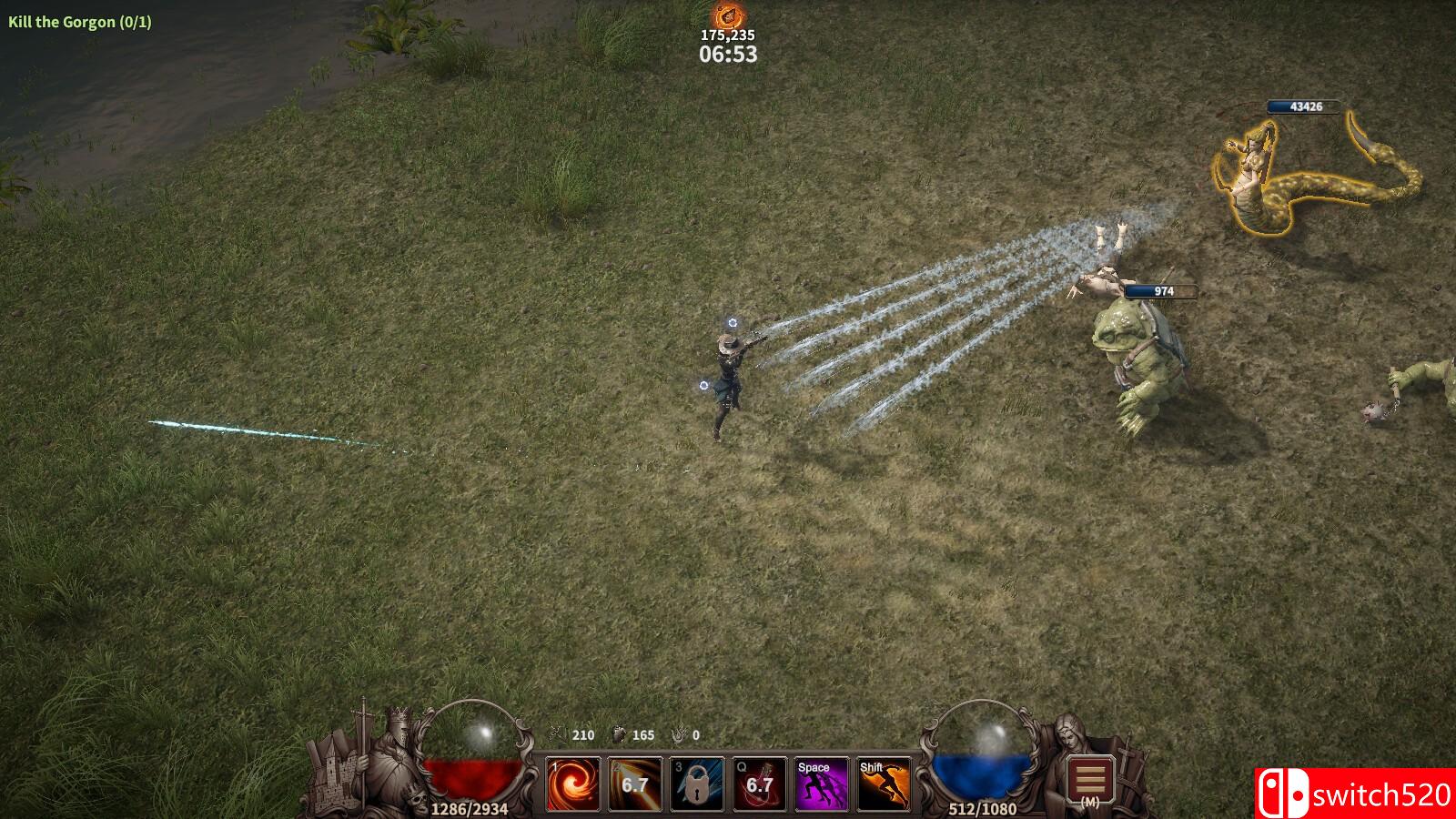1456x819 pixels.
Task: Click the locked padlock skill slot 3
Action: [x=695, y=783]
